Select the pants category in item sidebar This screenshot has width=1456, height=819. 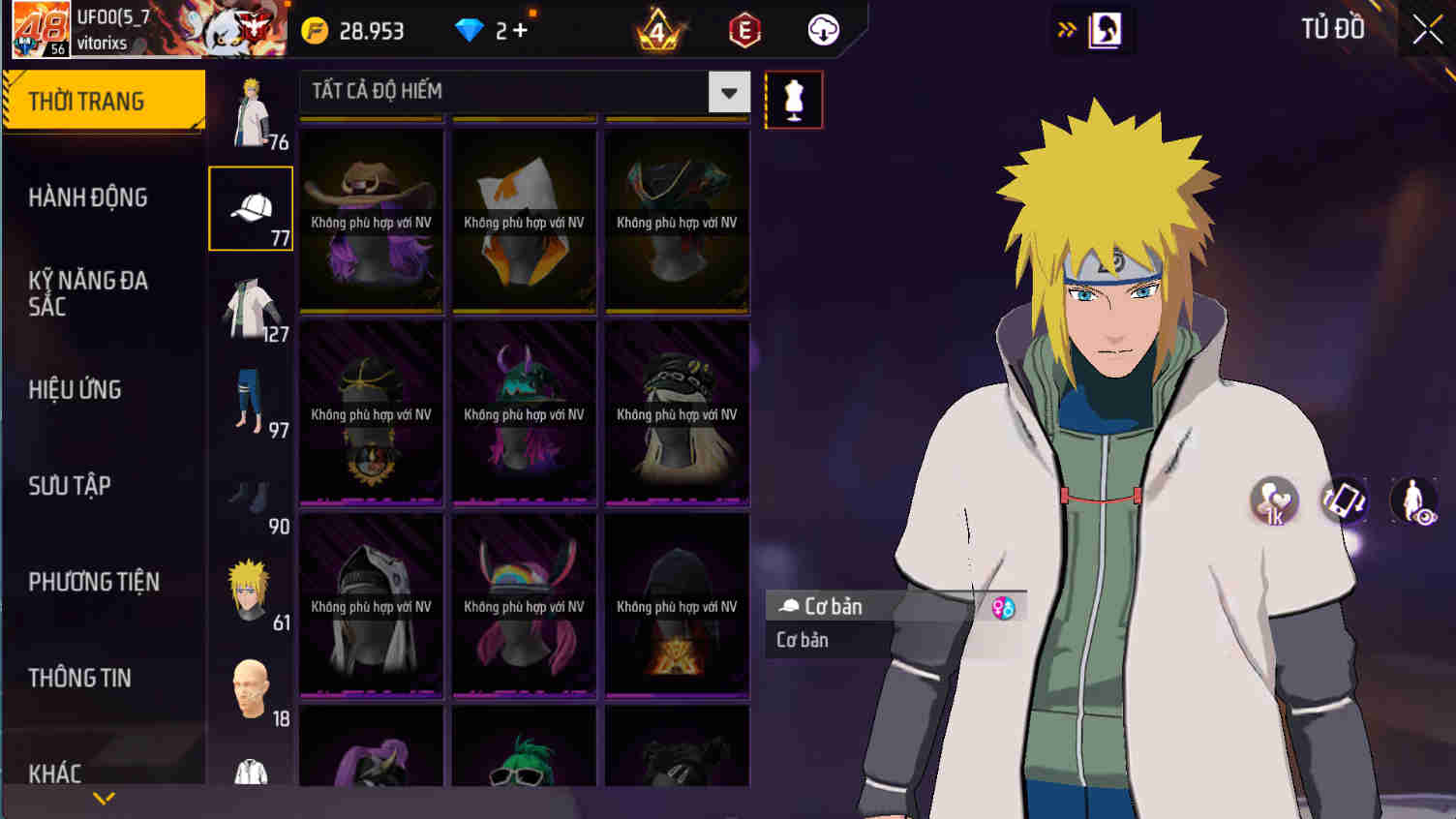pyautogui.click(x=250, y=400)
